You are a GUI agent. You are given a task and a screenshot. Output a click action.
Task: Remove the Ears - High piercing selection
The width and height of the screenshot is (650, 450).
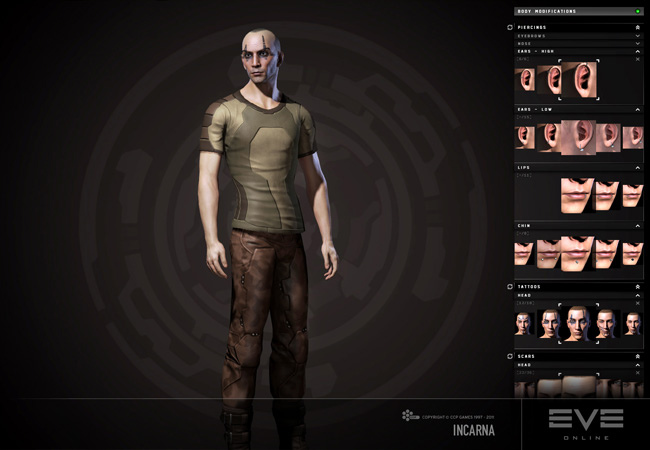[x=637, y=59]
